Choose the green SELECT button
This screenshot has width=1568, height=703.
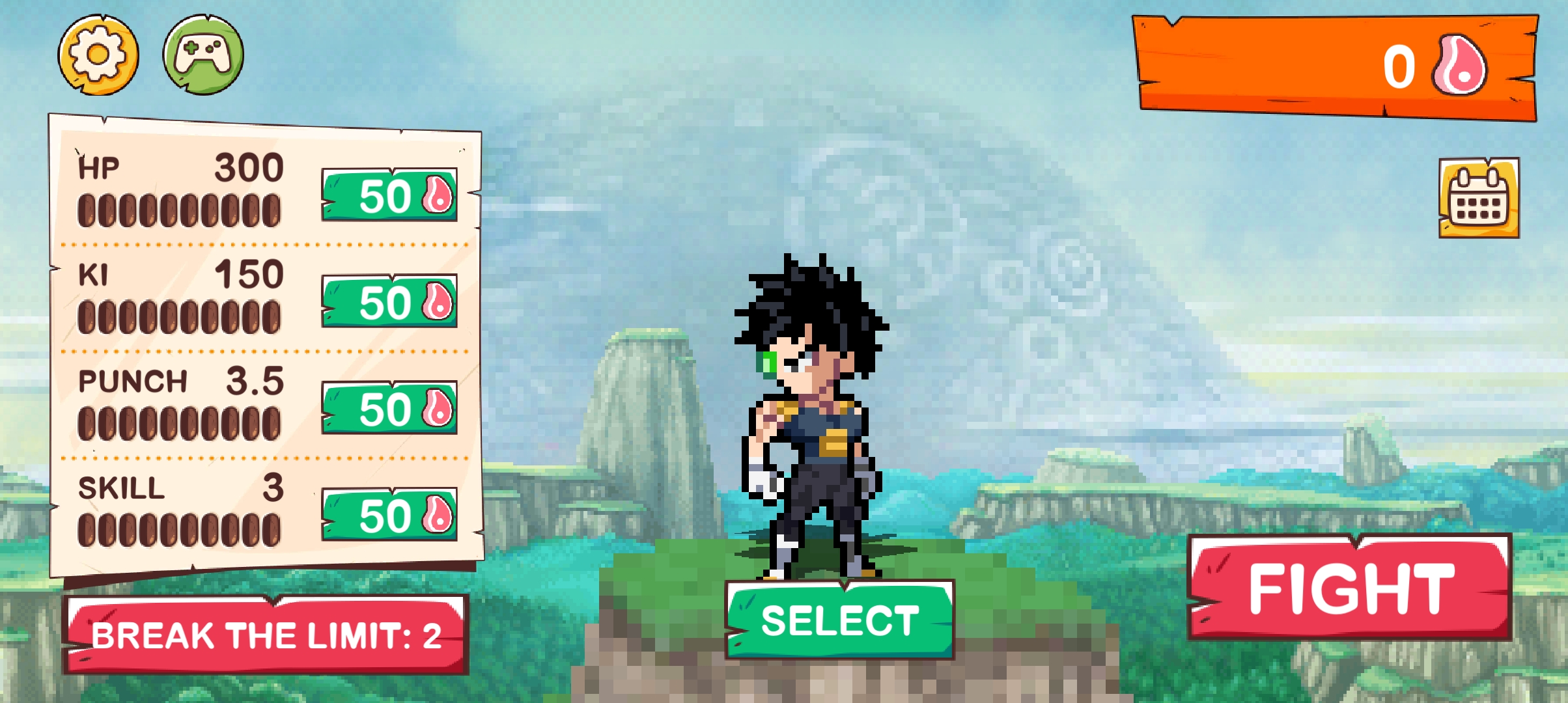[x=840, y=620]
